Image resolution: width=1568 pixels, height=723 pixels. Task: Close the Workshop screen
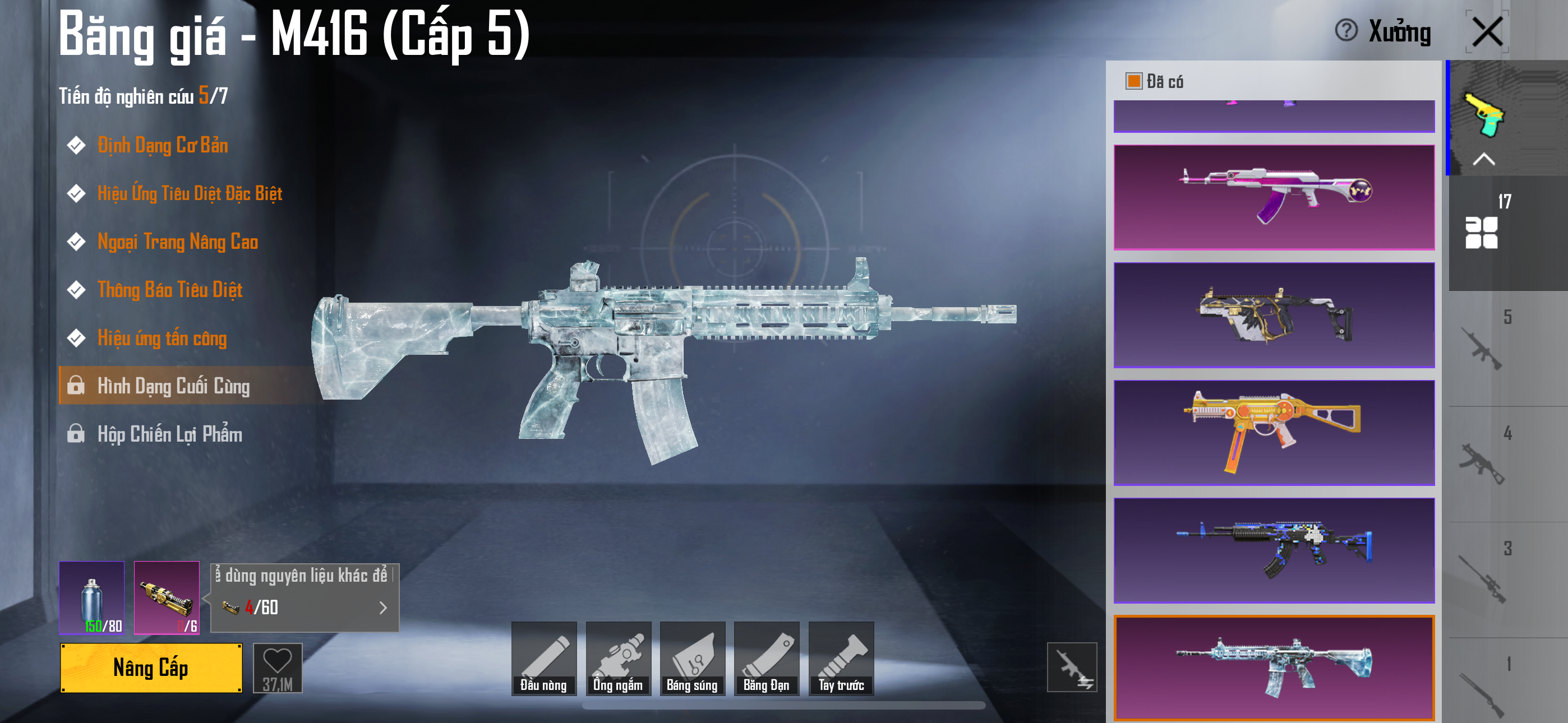(x=1487, y=31)
